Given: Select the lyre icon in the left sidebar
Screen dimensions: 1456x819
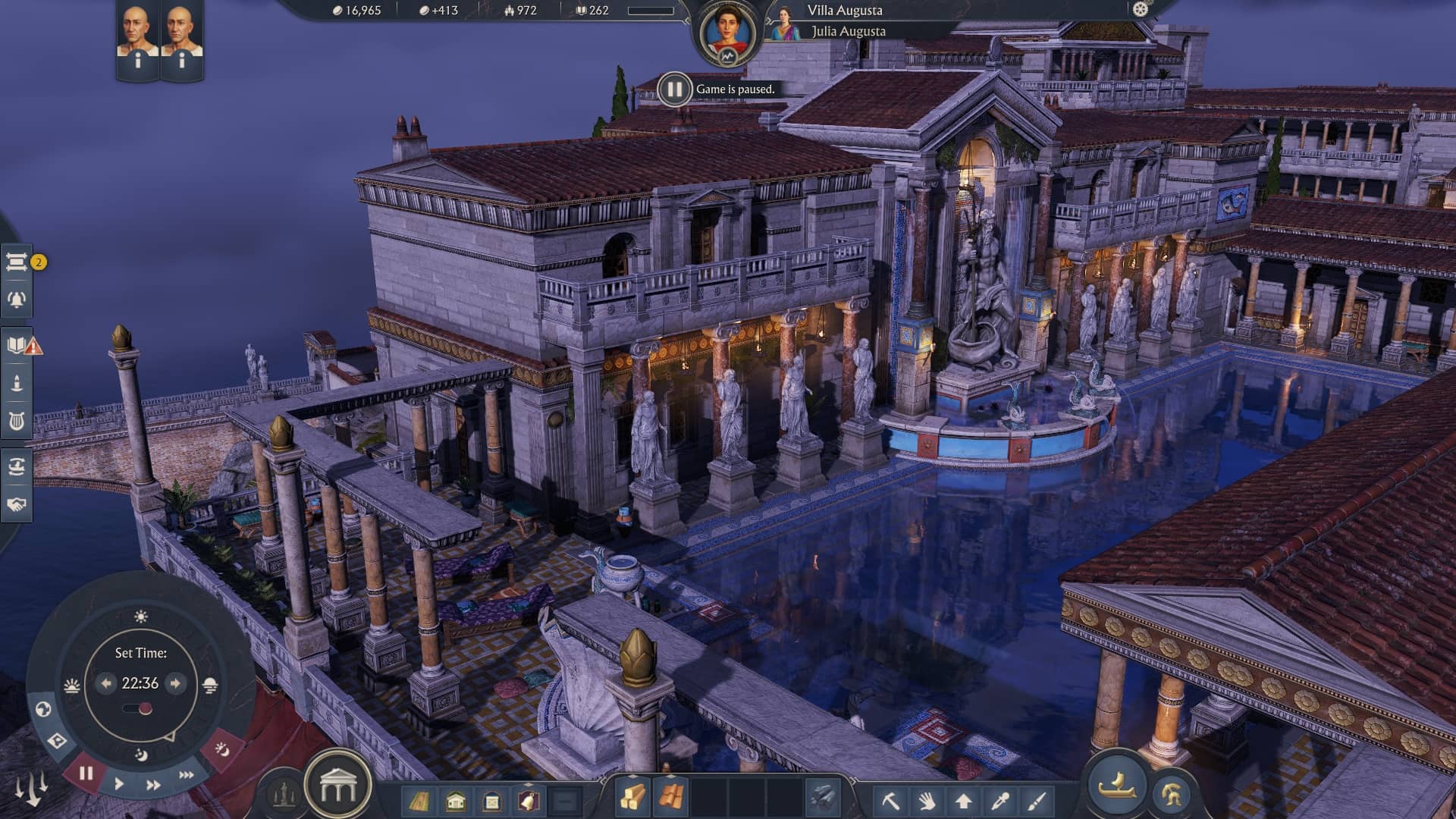Looking at the screenshot, I should pyautogui.click(x=16, y=419).
